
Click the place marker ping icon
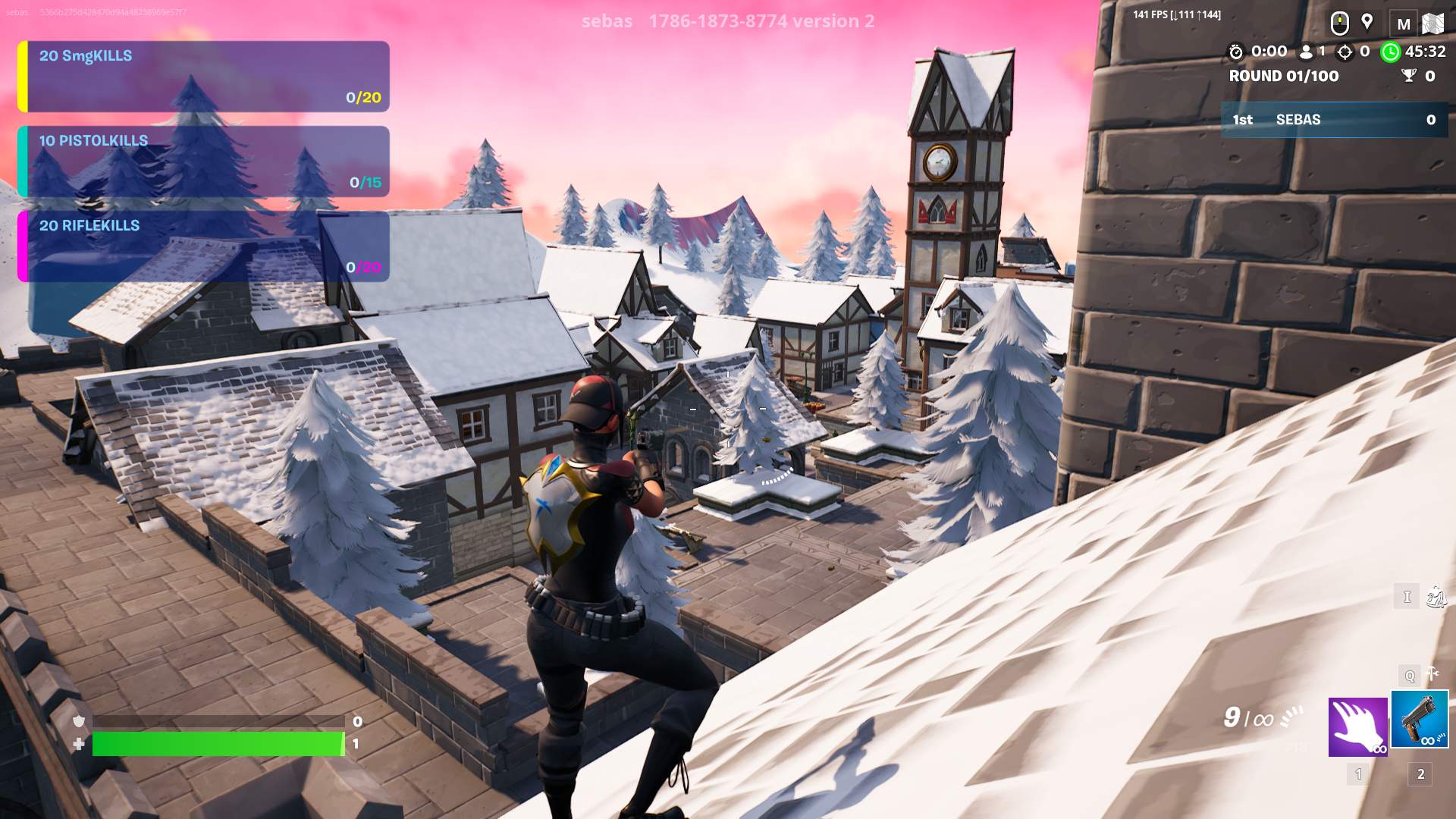pos(1367,22)
